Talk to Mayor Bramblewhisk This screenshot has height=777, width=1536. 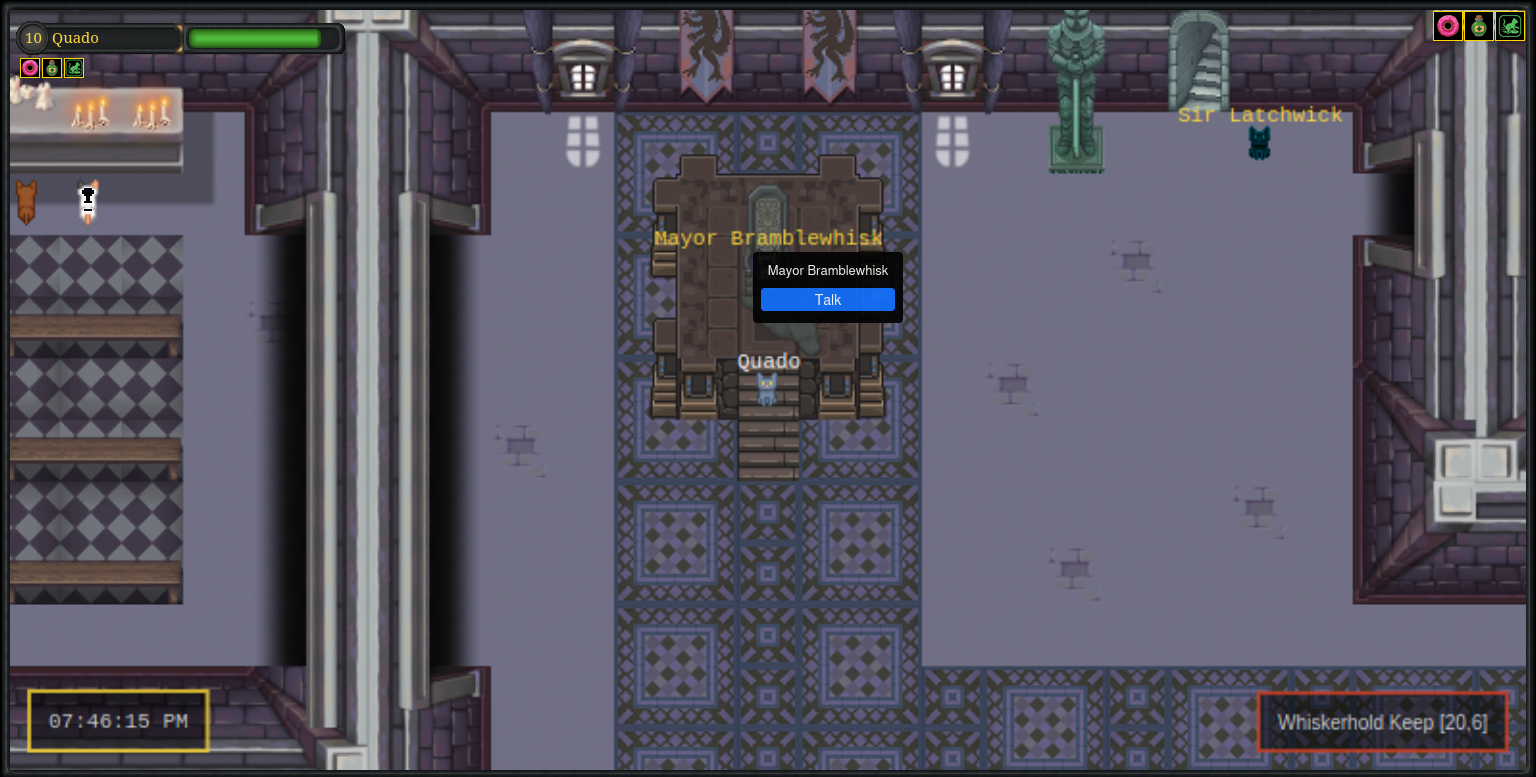(x=827, y=300)
